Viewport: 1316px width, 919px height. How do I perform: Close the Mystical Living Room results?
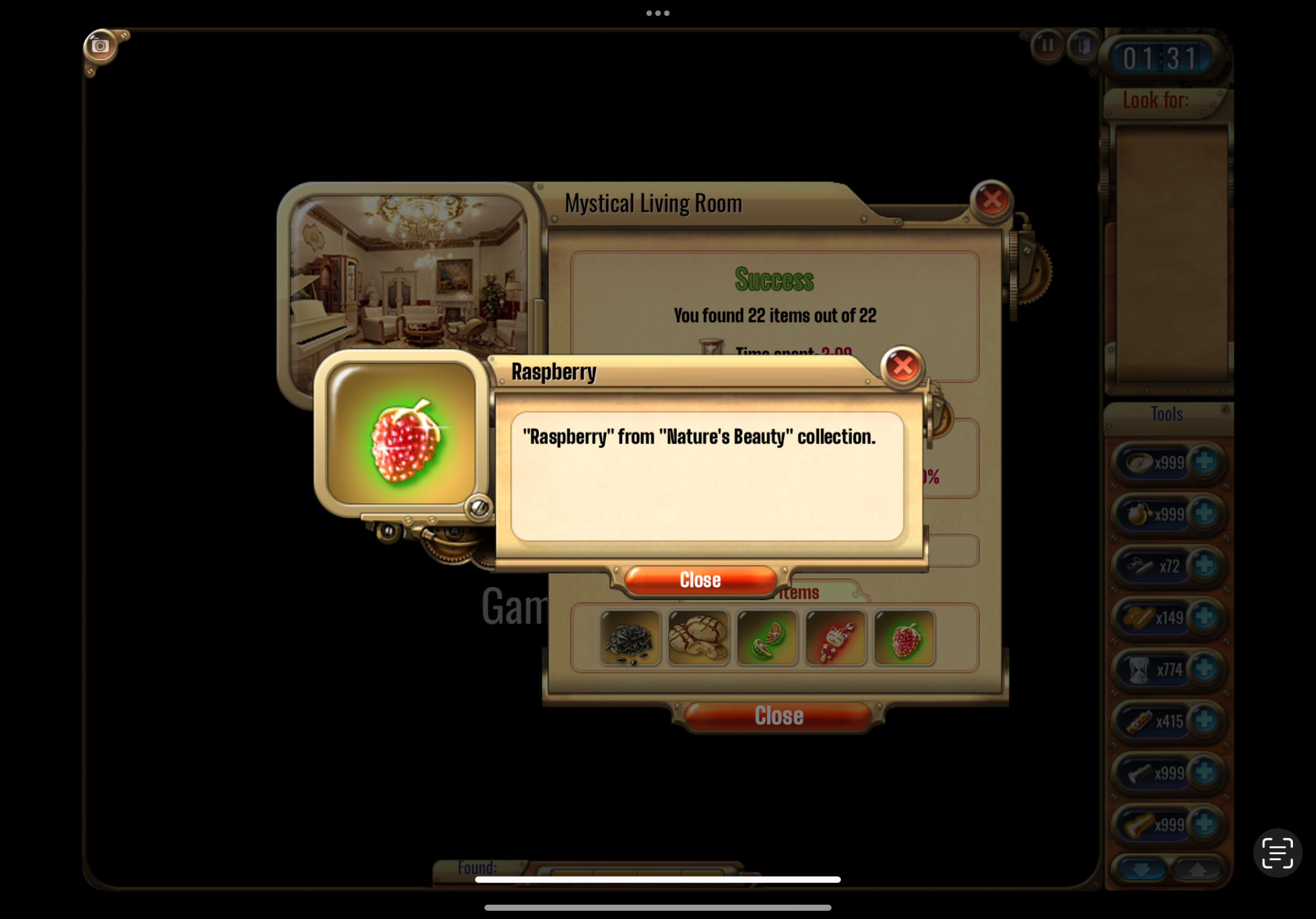click(778, 716)
